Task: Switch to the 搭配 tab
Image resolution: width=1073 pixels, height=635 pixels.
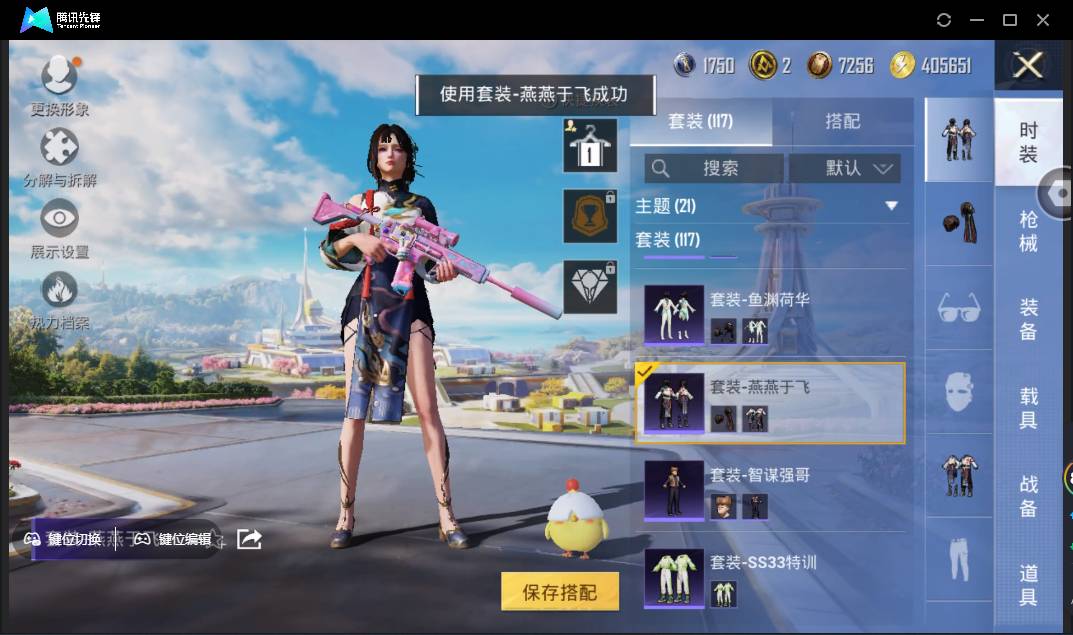Action: [842, 121]
